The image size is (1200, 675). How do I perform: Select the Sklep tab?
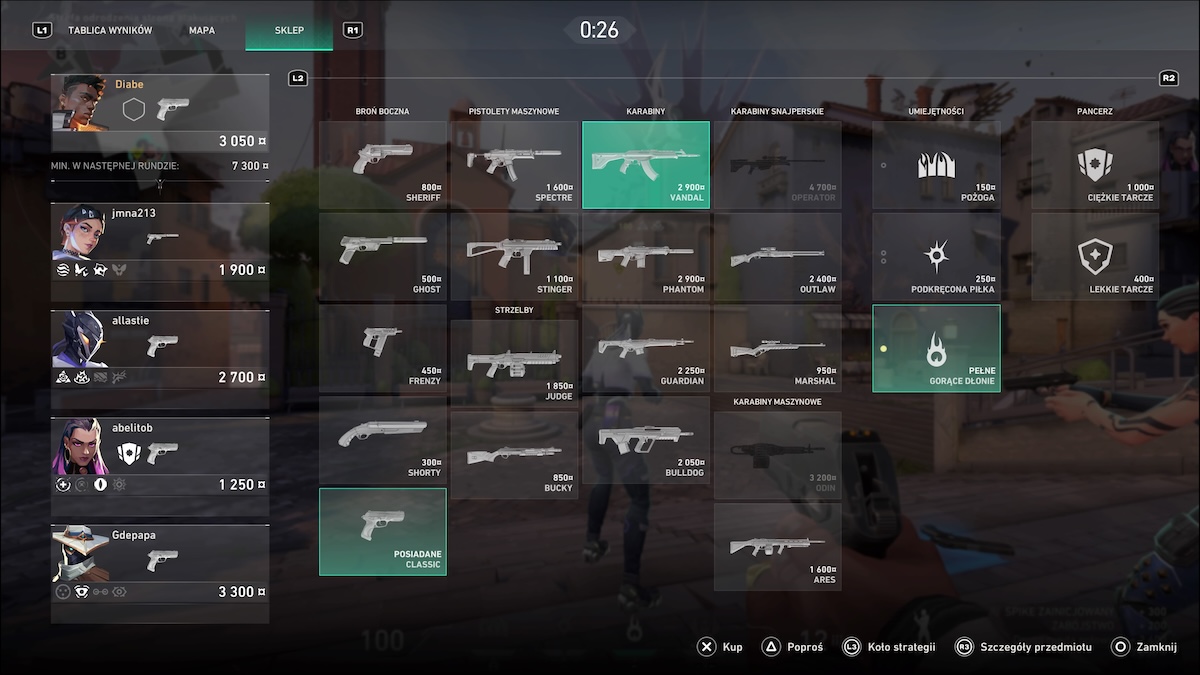[x=289, y=30]
